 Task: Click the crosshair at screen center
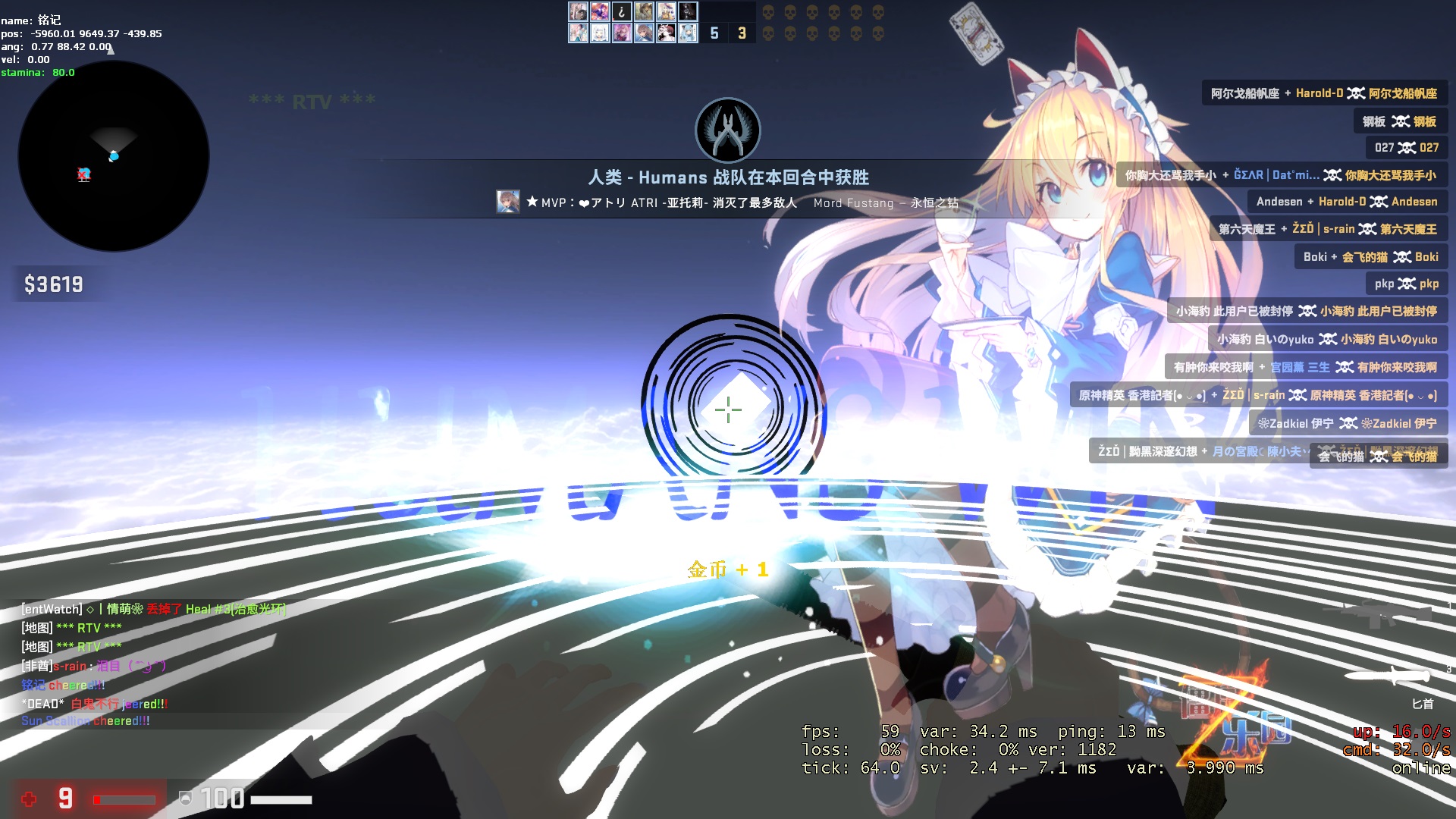pyautogui.click(x=727, y=409)
